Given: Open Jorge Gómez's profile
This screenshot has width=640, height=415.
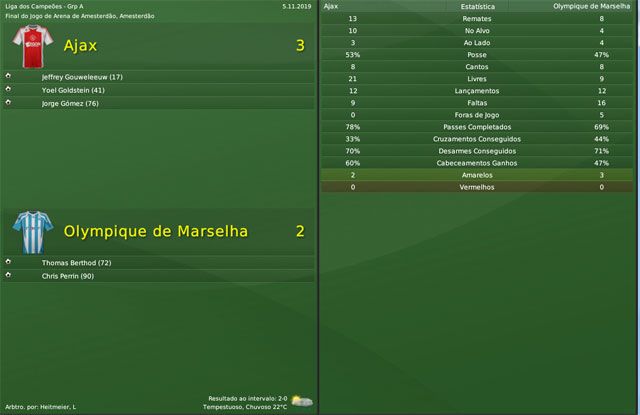Looking at the screenshot, I should 70,103.
